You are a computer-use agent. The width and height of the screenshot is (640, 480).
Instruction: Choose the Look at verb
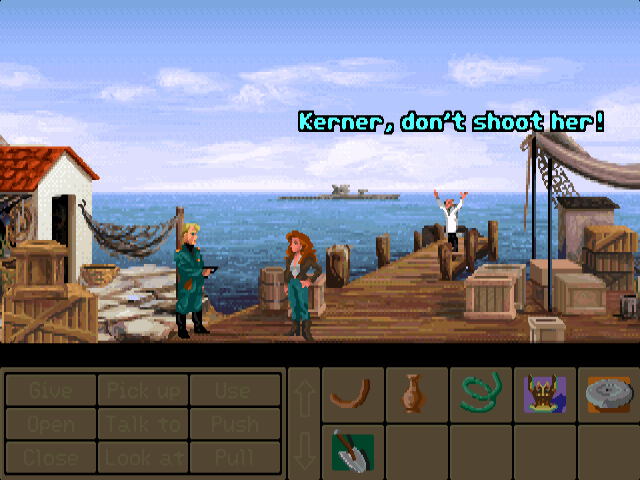coord(143,456)
